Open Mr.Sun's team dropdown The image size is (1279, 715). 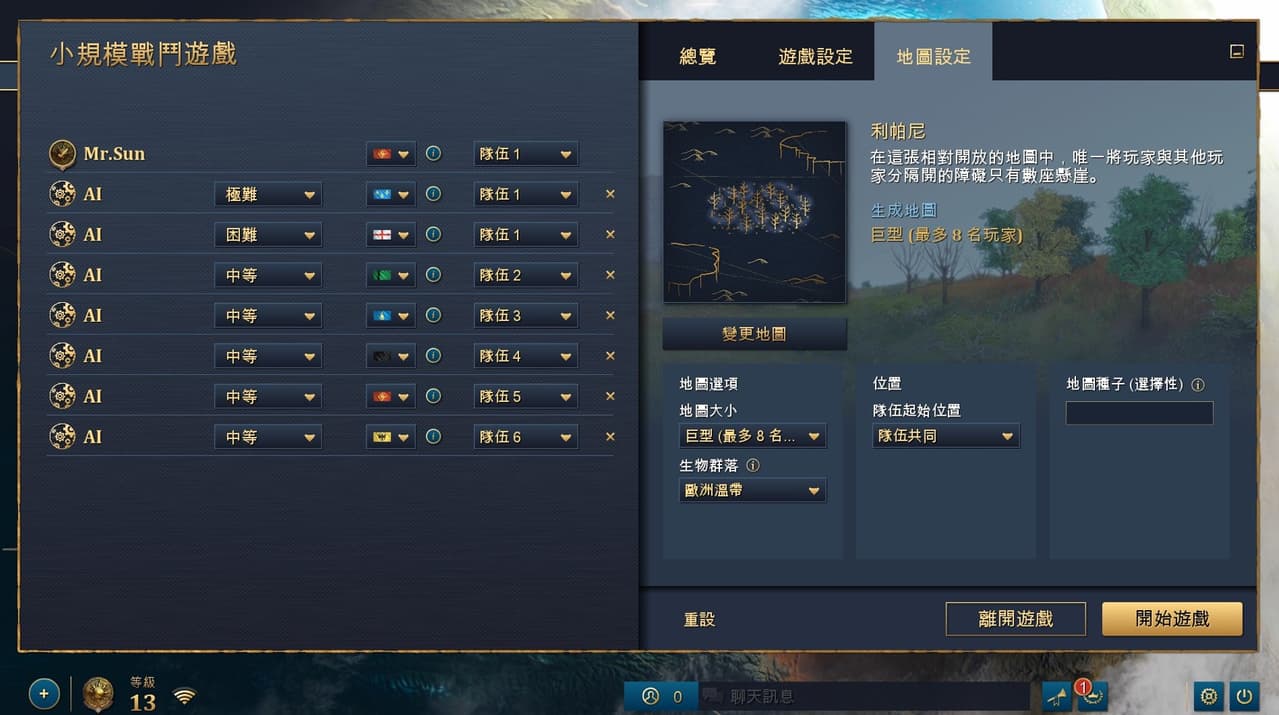(x=525, y=154)
